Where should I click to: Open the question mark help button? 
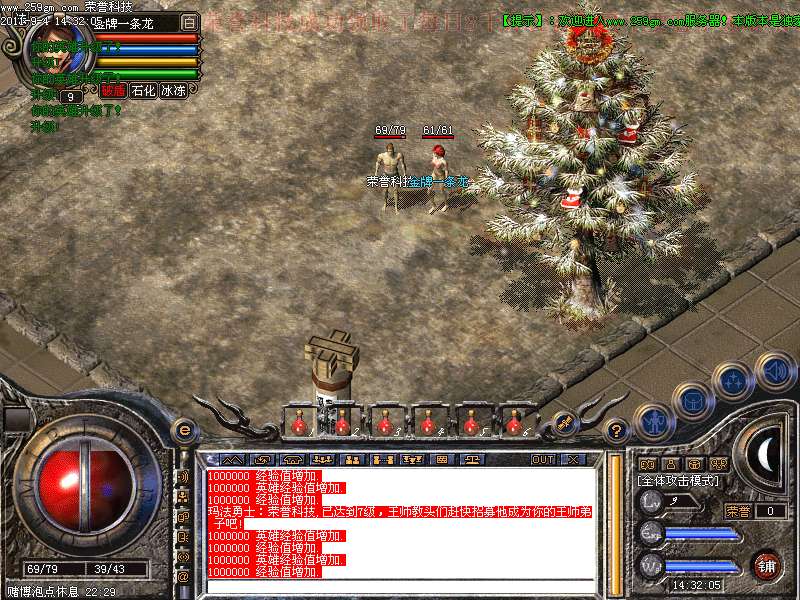(x=617, y=431)
